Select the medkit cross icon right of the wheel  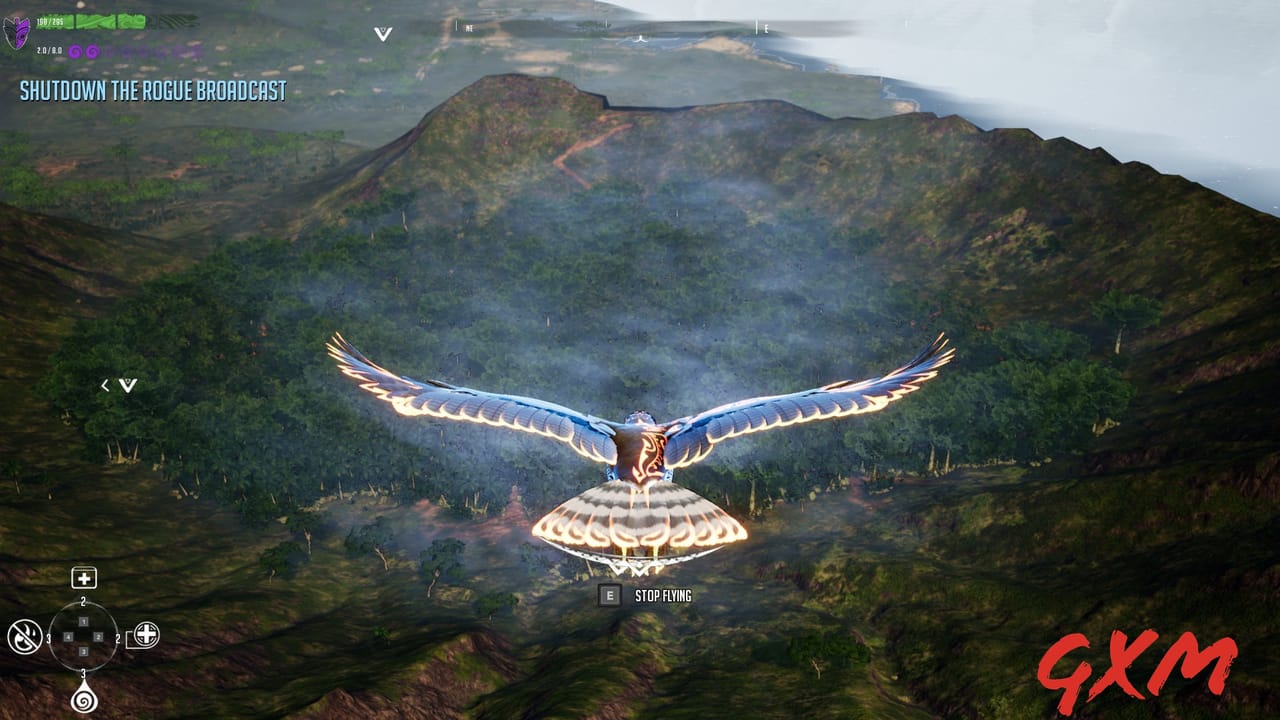pyautogui.click(x=146, y=633)
